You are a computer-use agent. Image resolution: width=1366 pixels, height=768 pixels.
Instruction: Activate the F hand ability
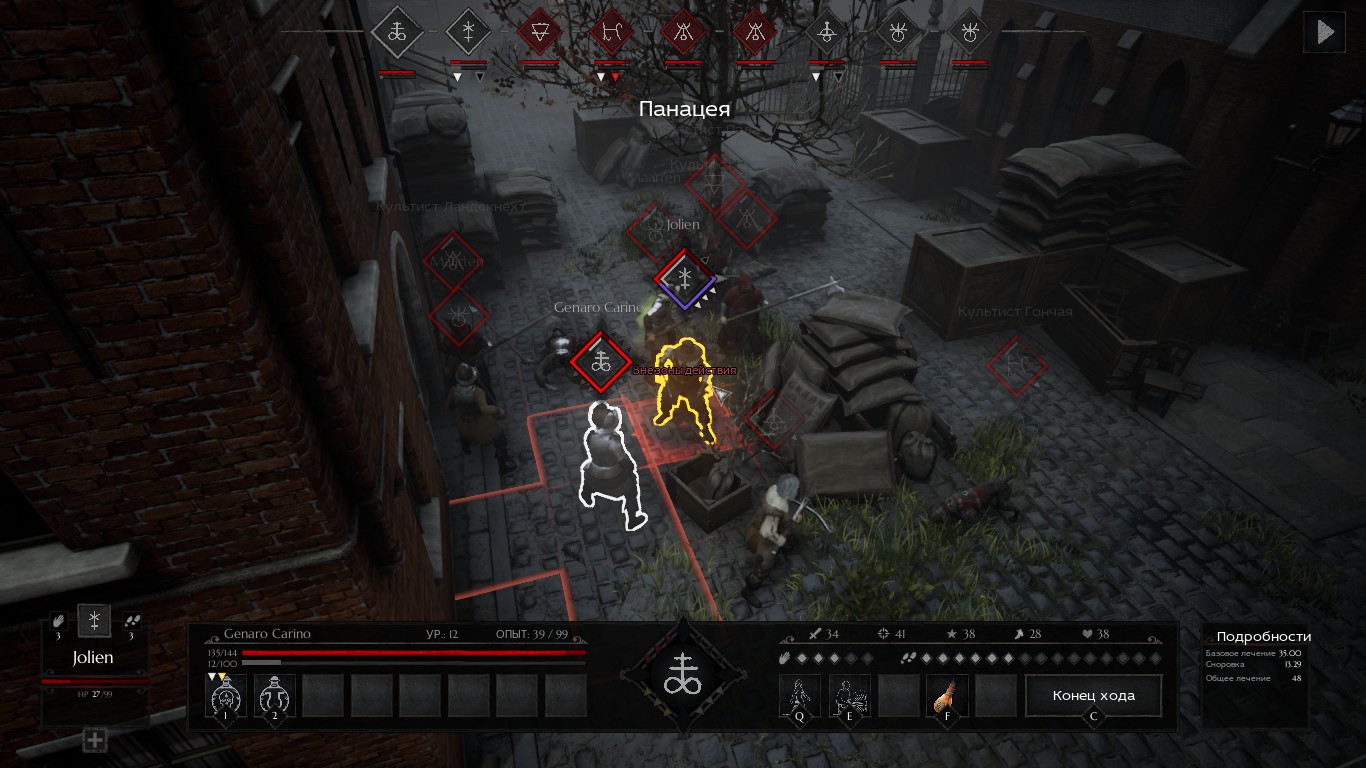946,695
